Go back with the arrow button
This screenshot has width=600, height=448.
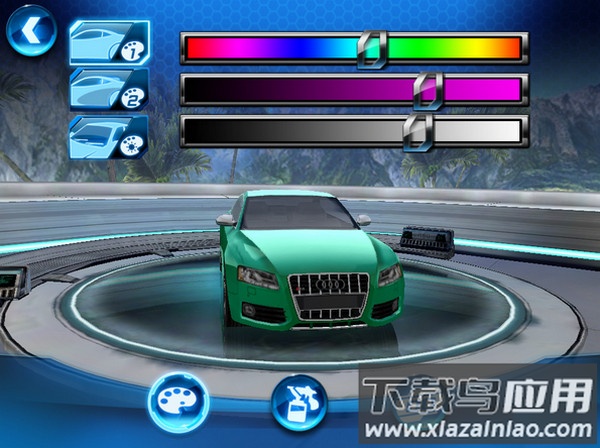click(30, 31)
